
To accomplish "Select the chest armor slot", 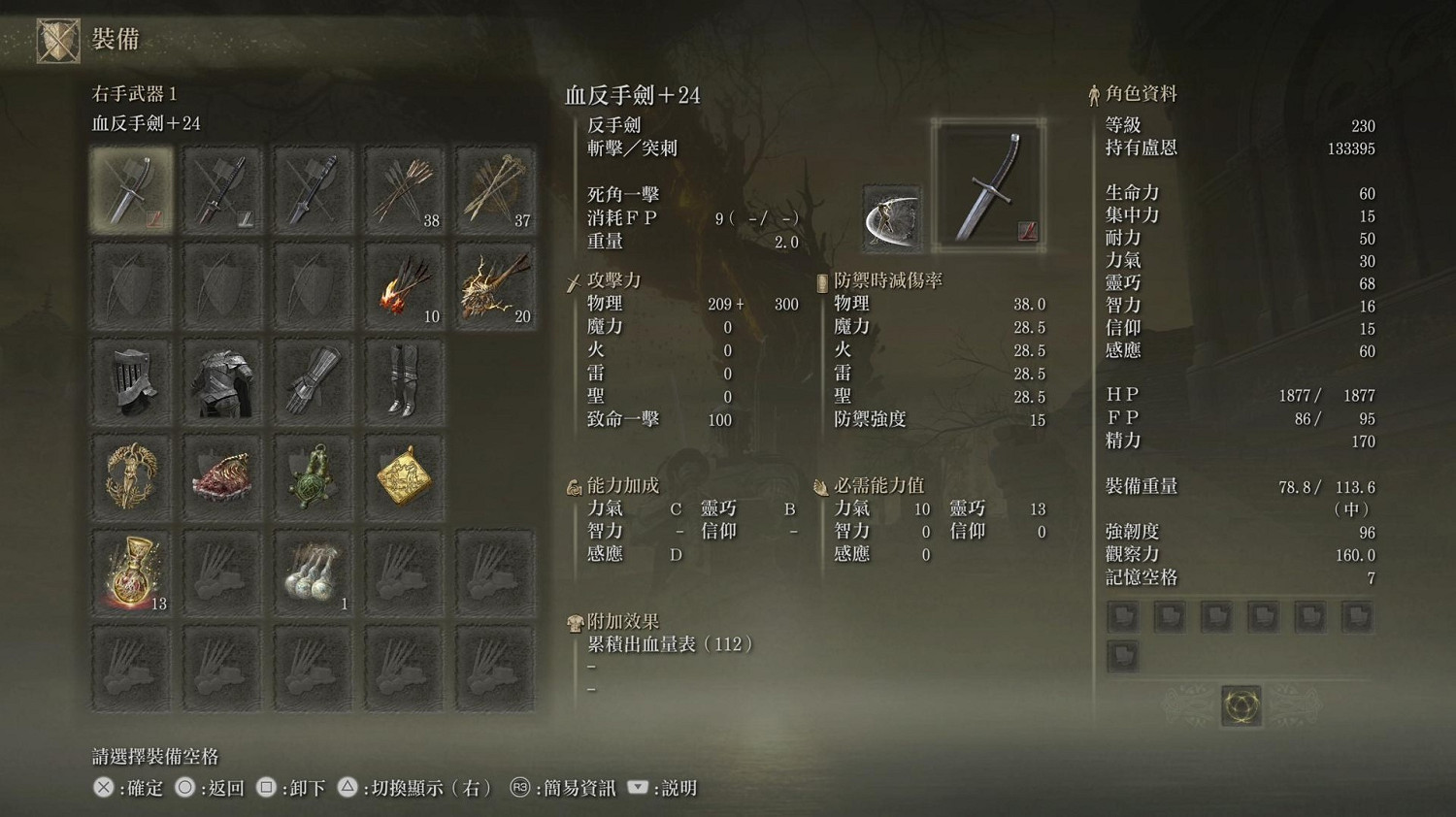I will 221,379.
